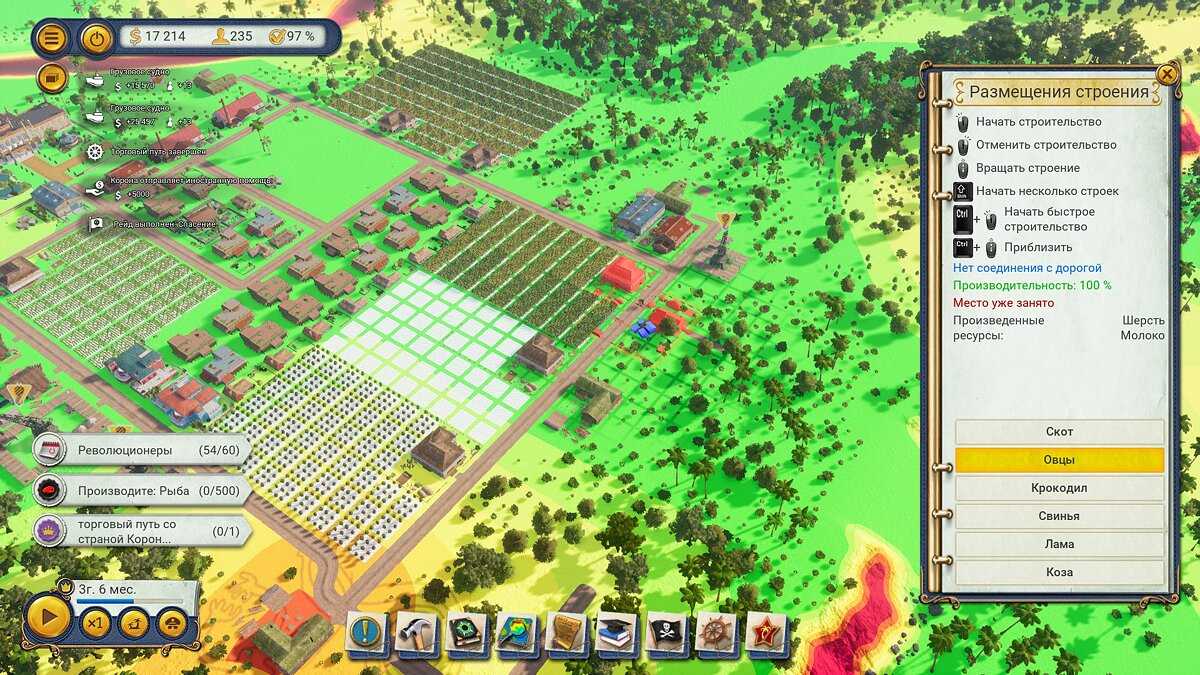Open the hamburger main menu button
This screenshot has width=1200, height=675.
[x=52, y=38]
